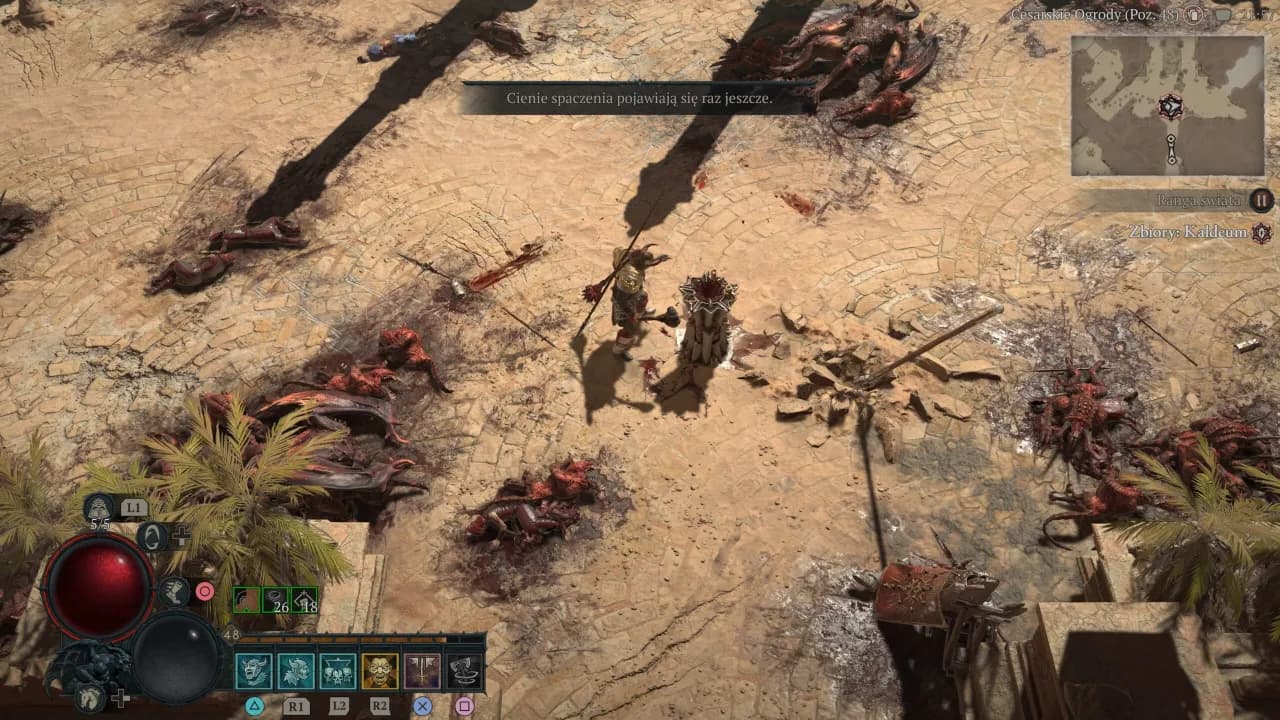Select the elixir slot showing 26

[x=276, y=602]
